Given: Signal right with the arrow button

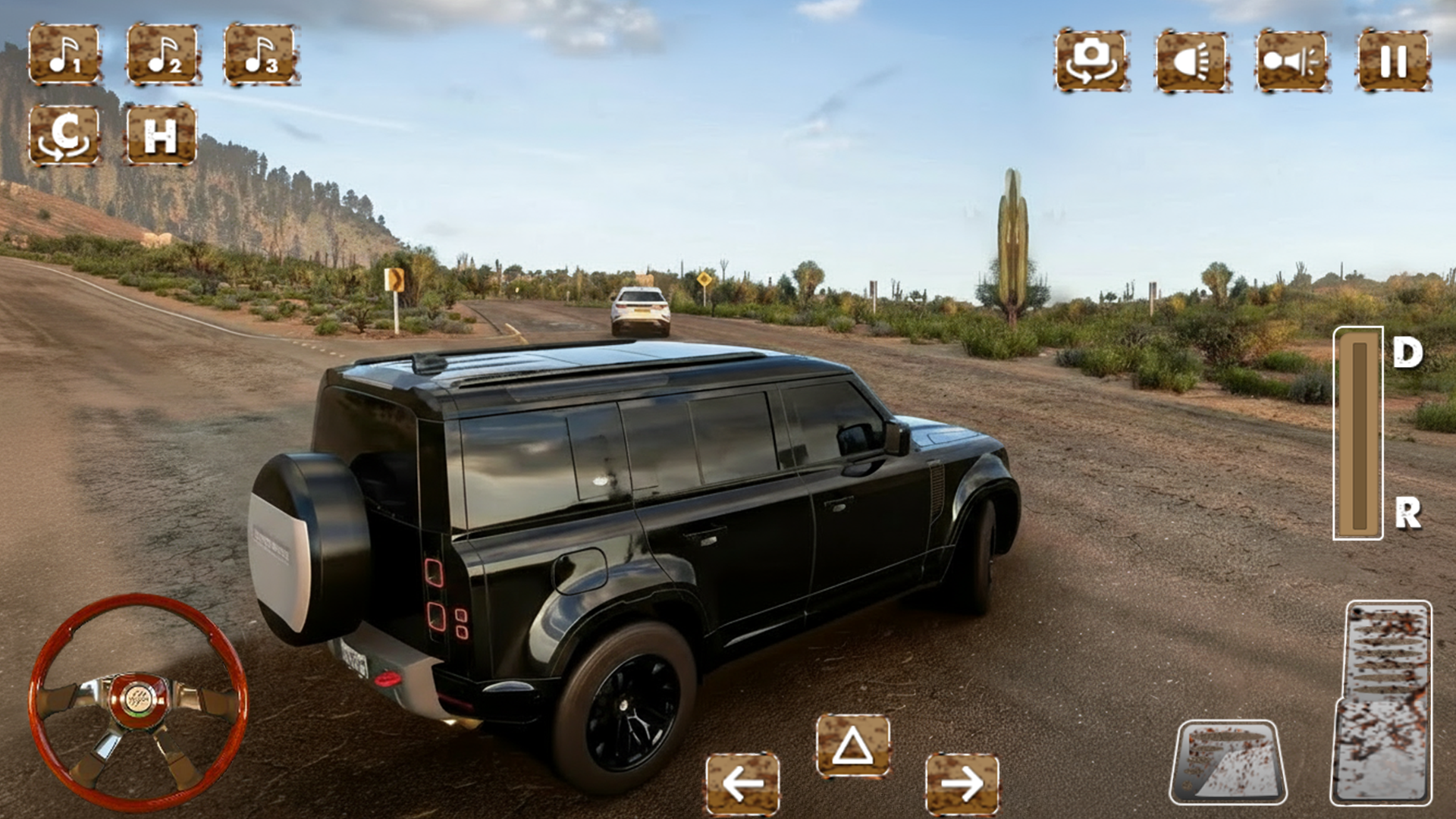Looking at the screenshot, I should point(962,784).
